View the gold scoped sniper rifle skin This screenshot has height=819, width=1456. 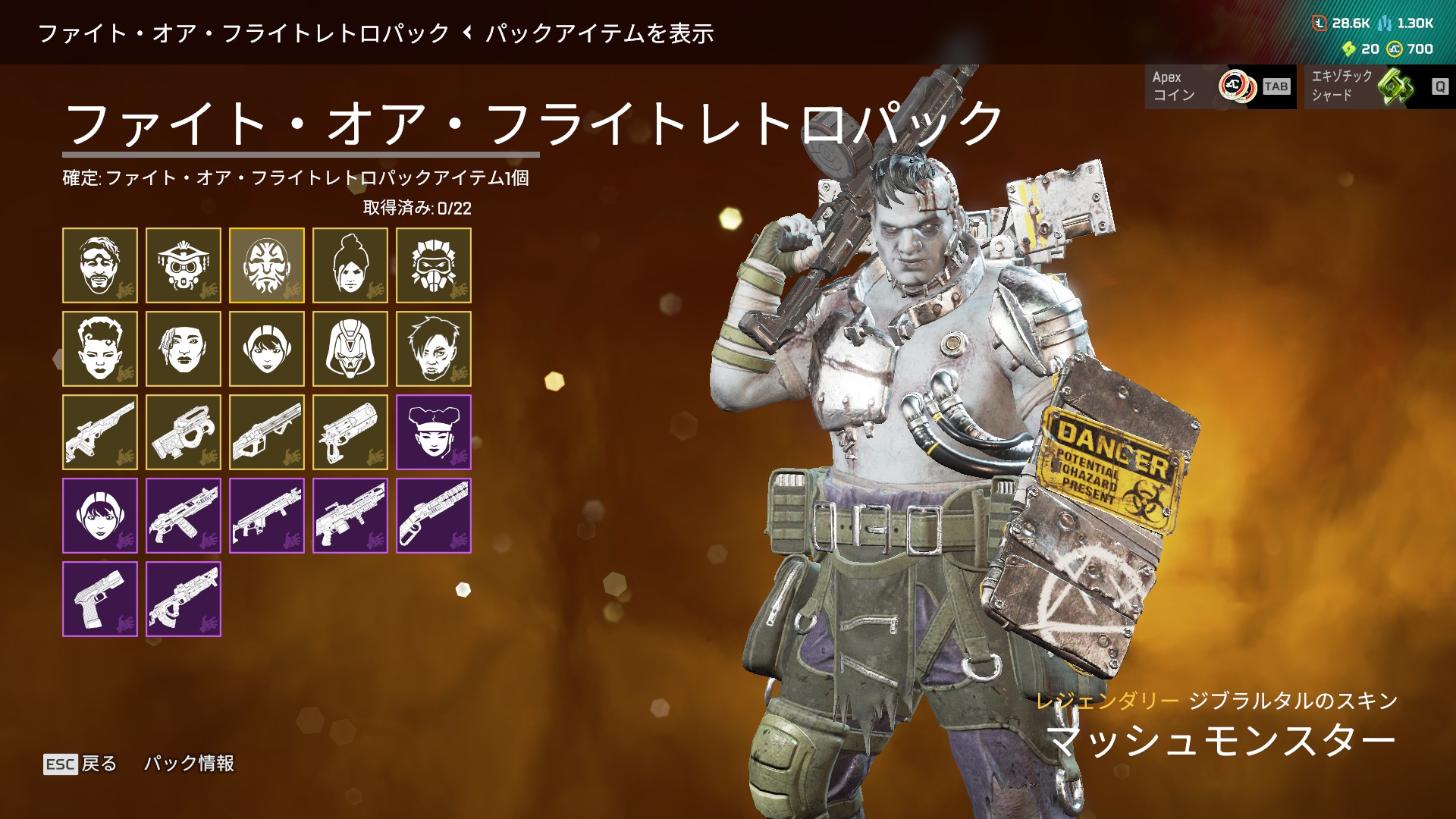100,432
